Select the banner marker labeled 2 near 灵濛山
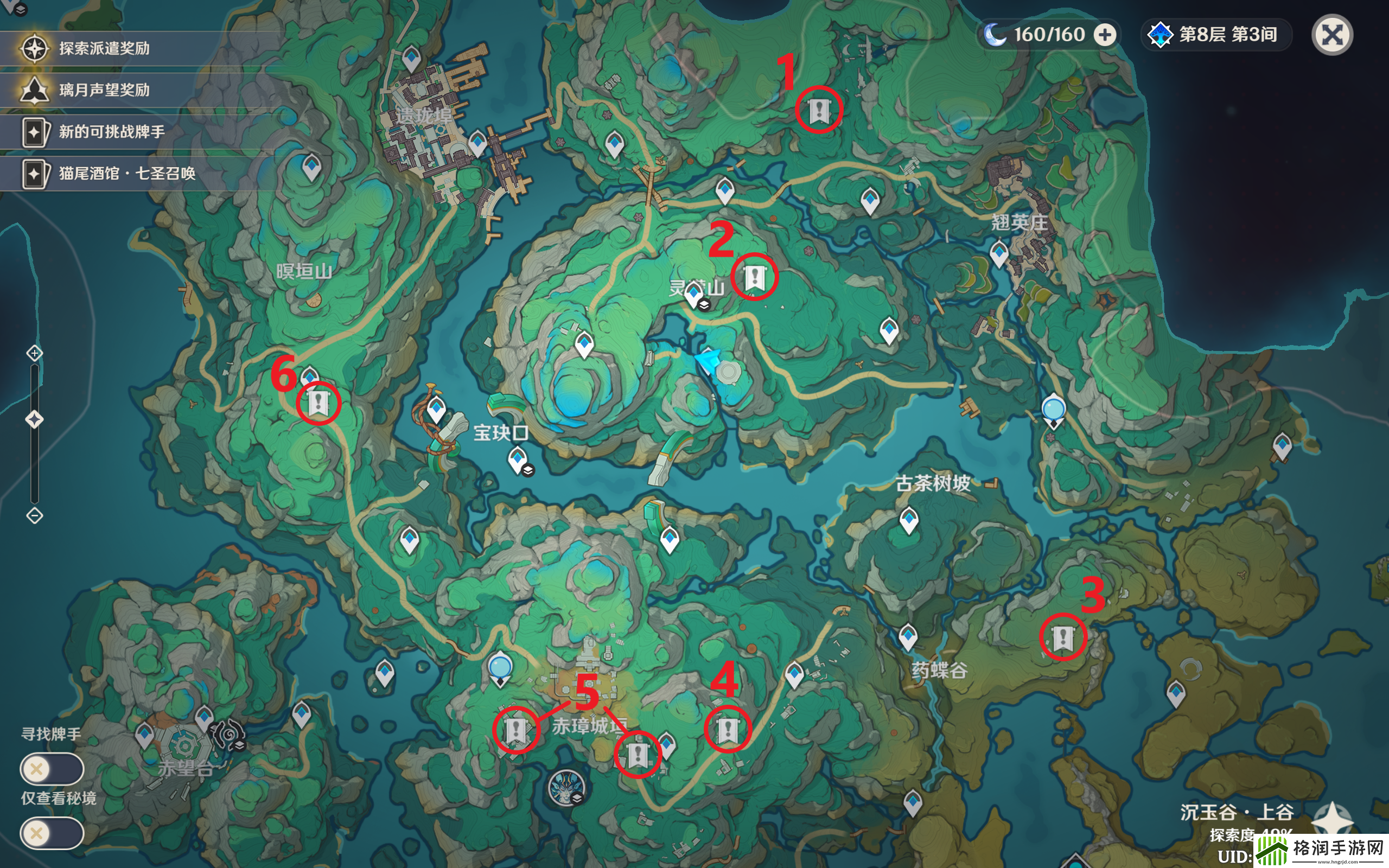The width and height of the screenshot is (1389, 868). [754, 277]
